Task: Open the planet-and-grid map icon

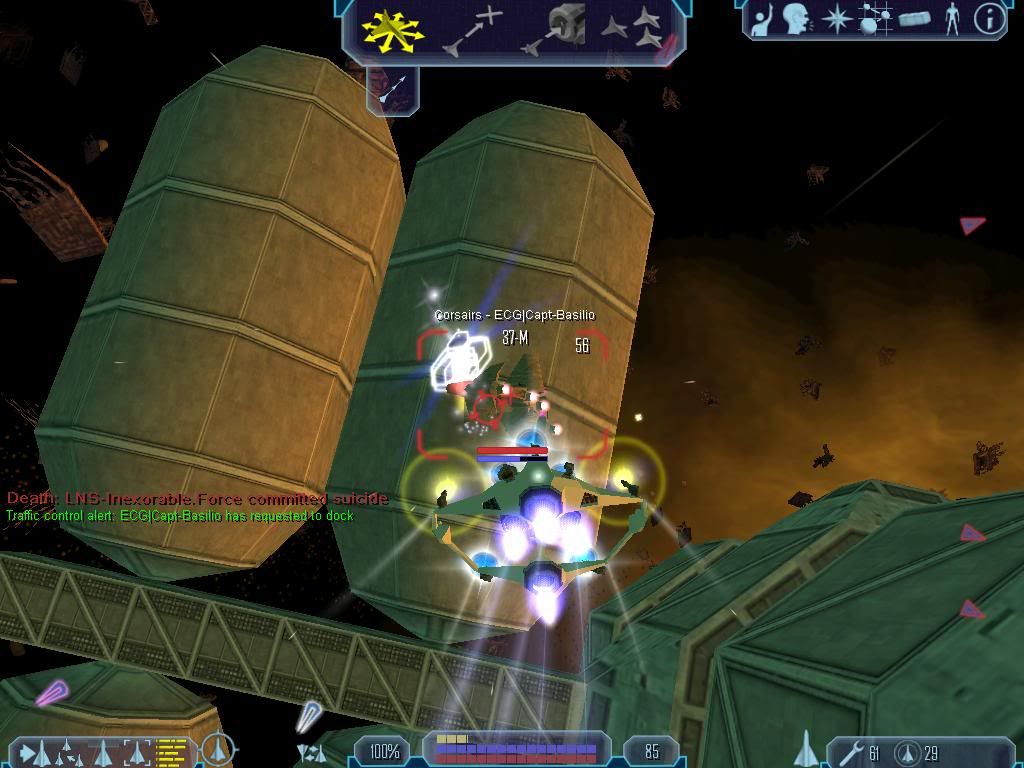Action: coord(875,19)
